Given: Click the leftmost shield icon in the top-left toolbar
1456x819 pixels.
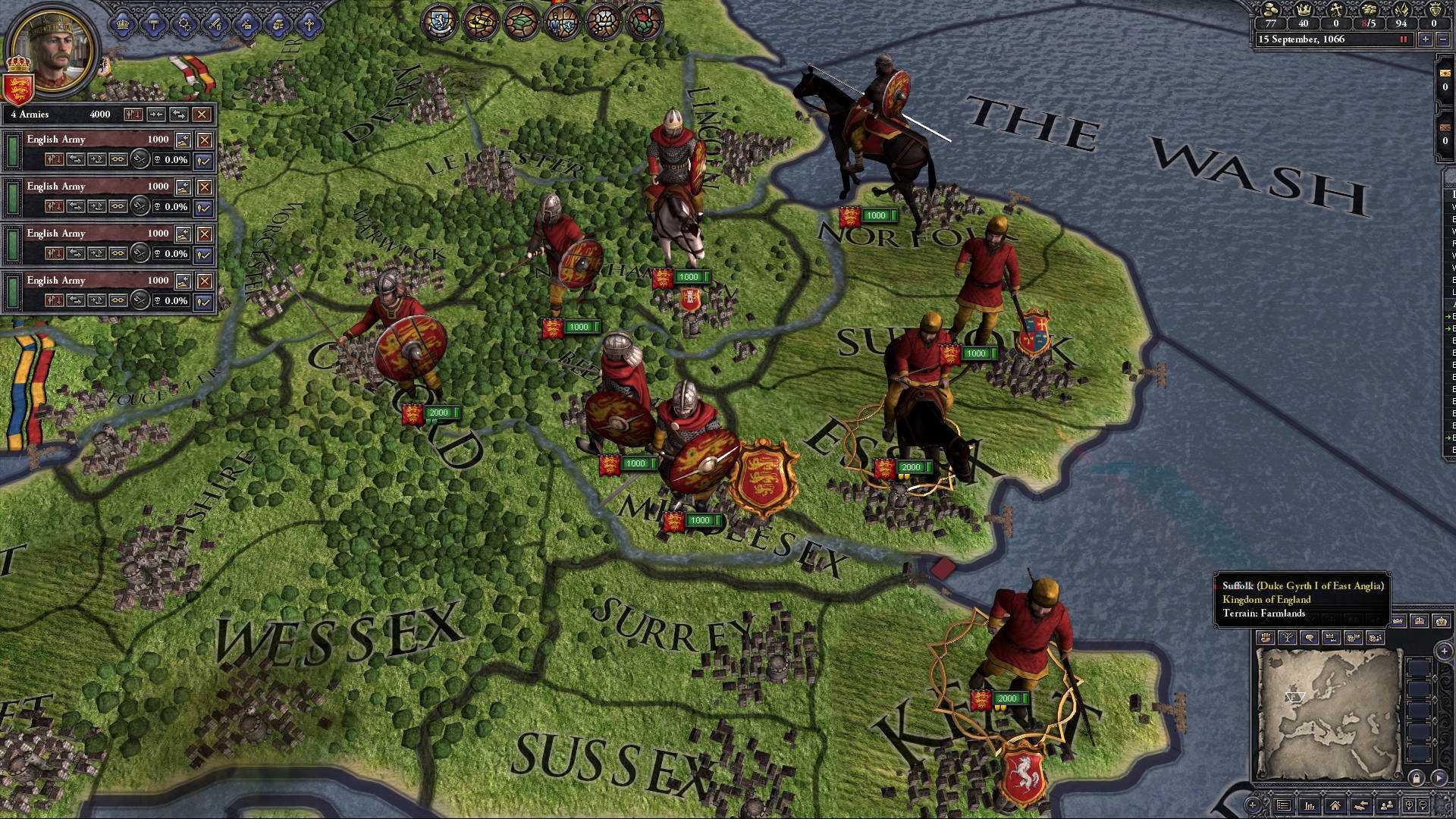Looking at the screenshot, I should point(122,24).
